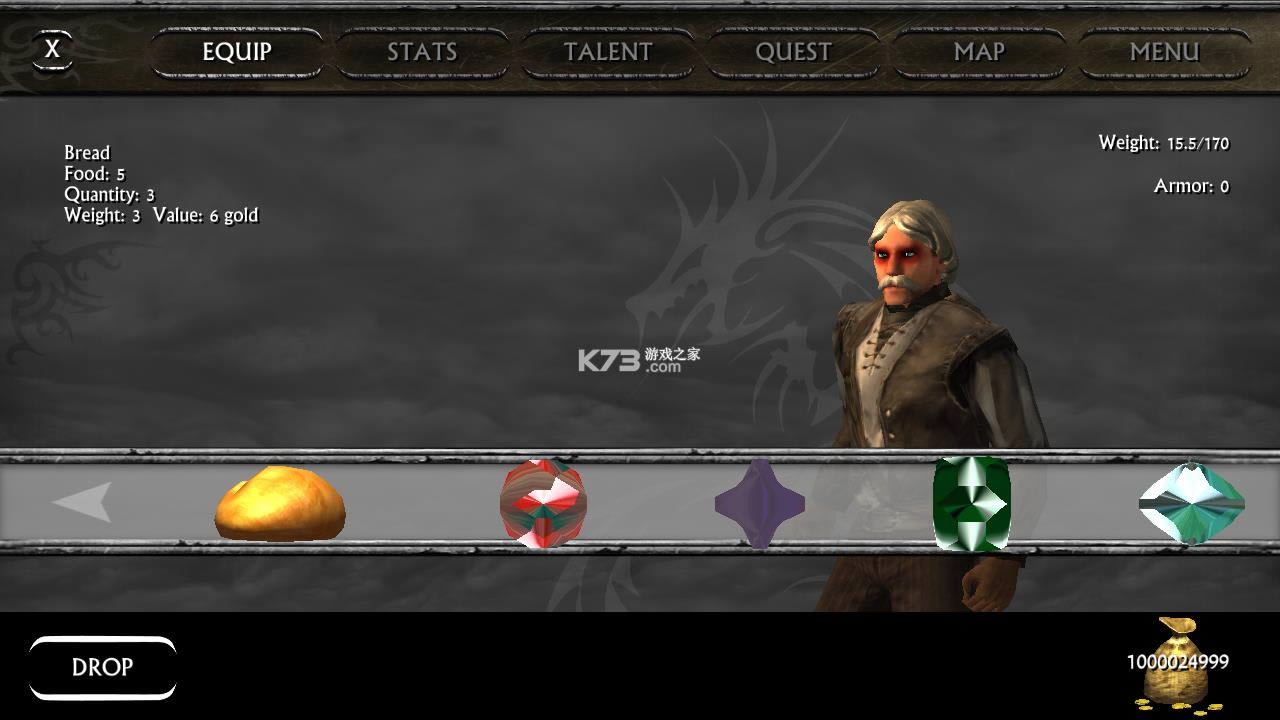Select the teal gem at the far right

(1193, 505)
